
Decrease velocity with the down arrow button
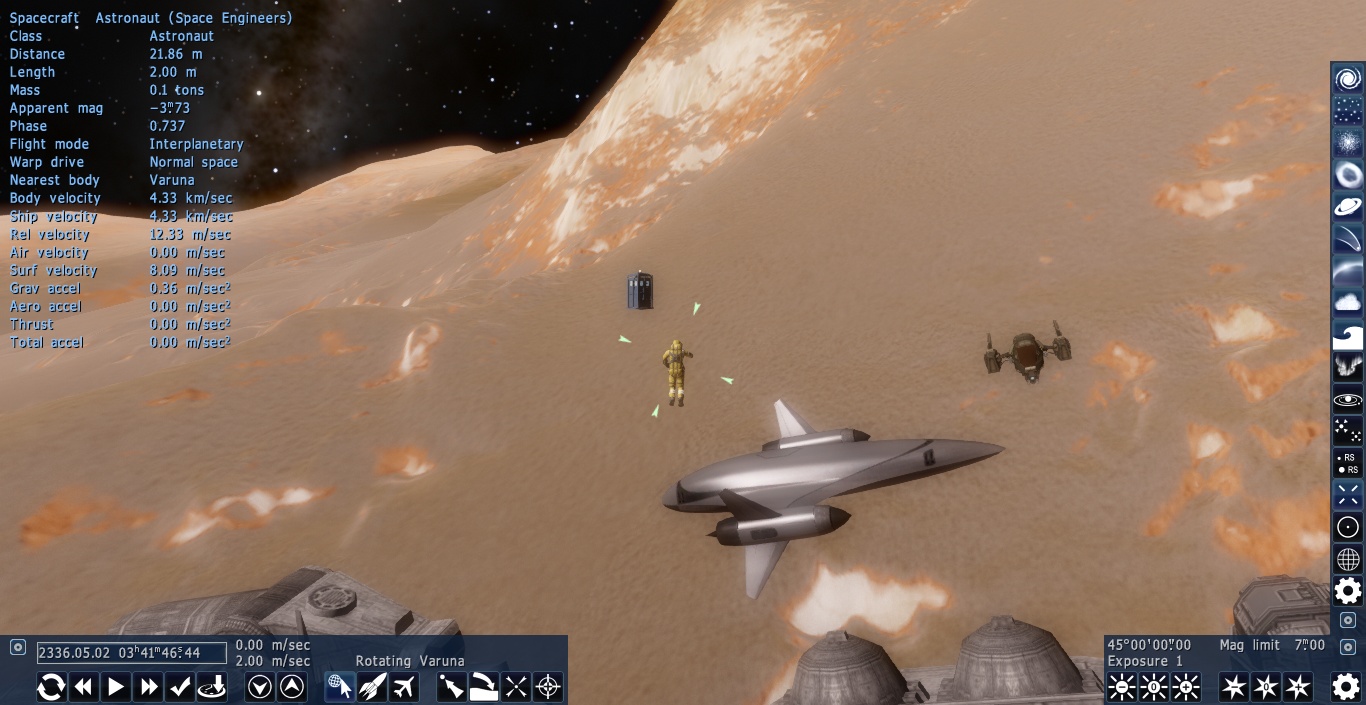[260, 687]
